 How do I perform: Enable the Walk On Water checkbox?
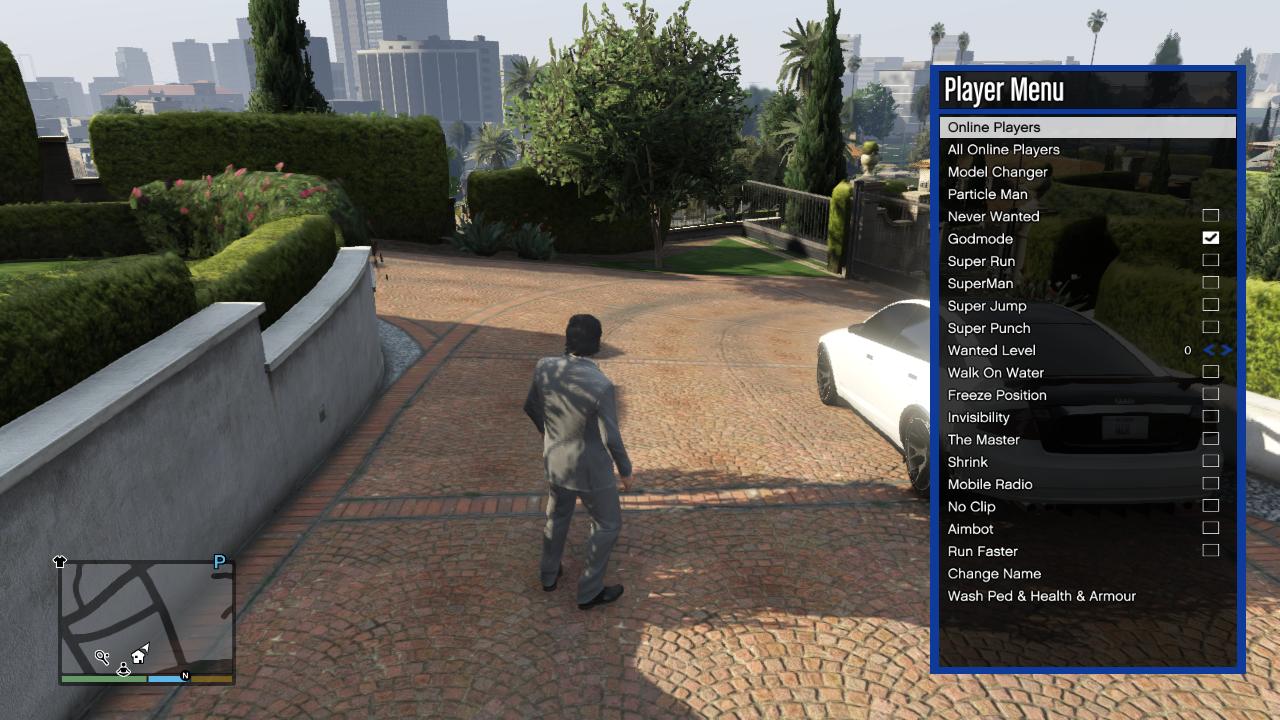[x=1210, y=372]
